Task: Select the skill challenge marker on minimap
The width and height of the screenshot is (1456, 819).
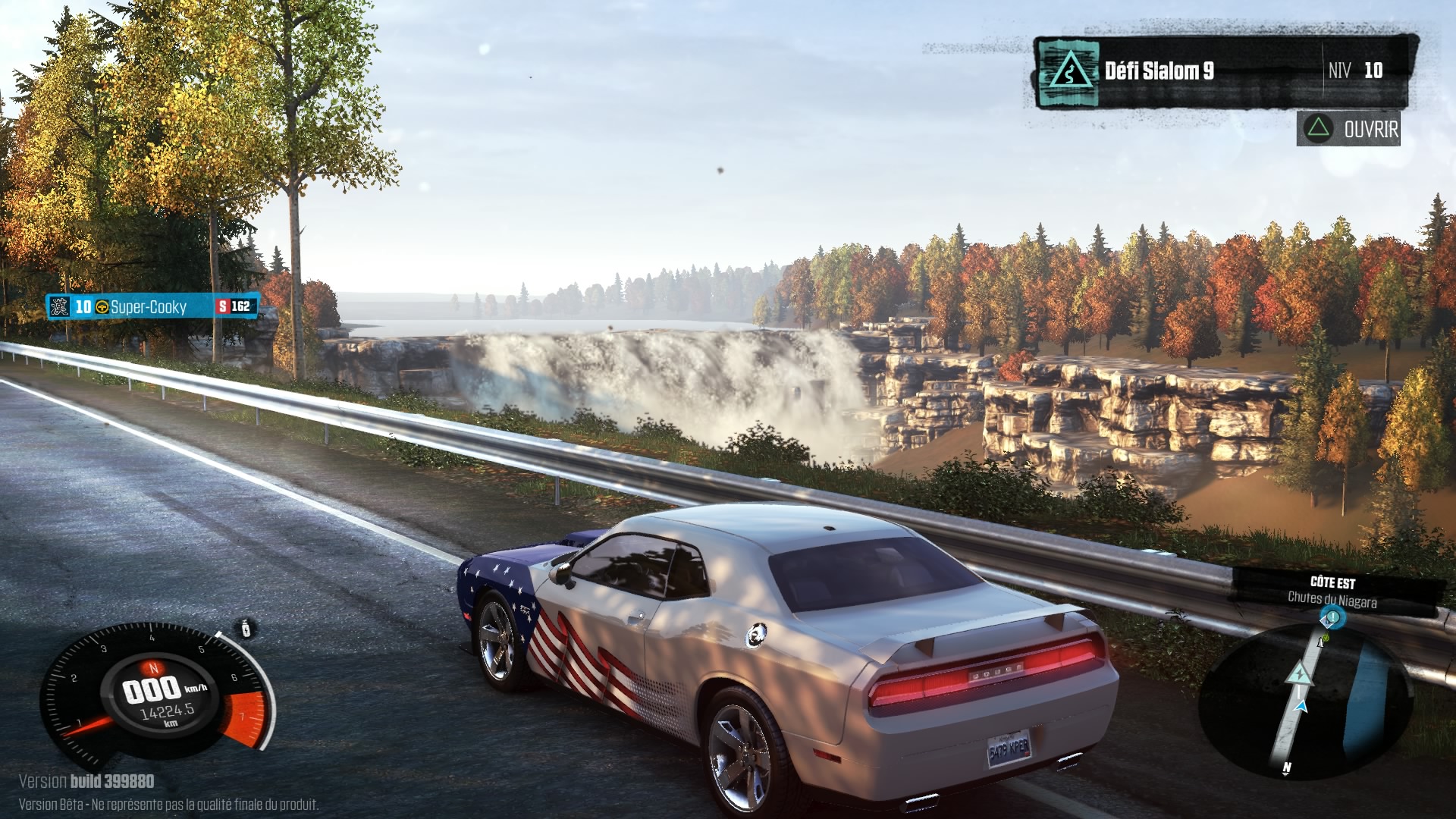Action: (1298, 673)
